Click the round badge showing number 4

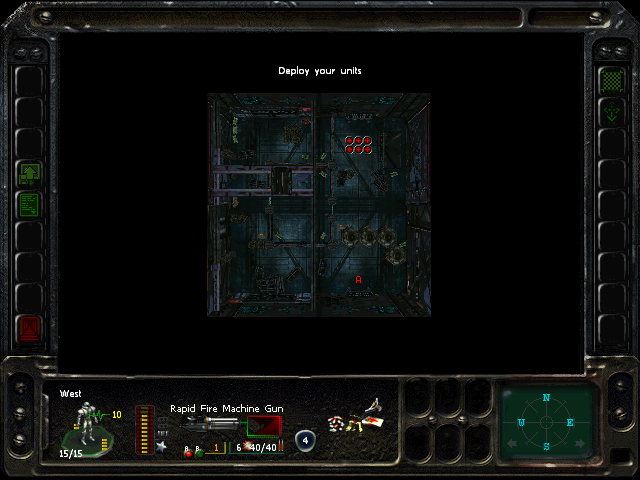click(x=306, y=440)
